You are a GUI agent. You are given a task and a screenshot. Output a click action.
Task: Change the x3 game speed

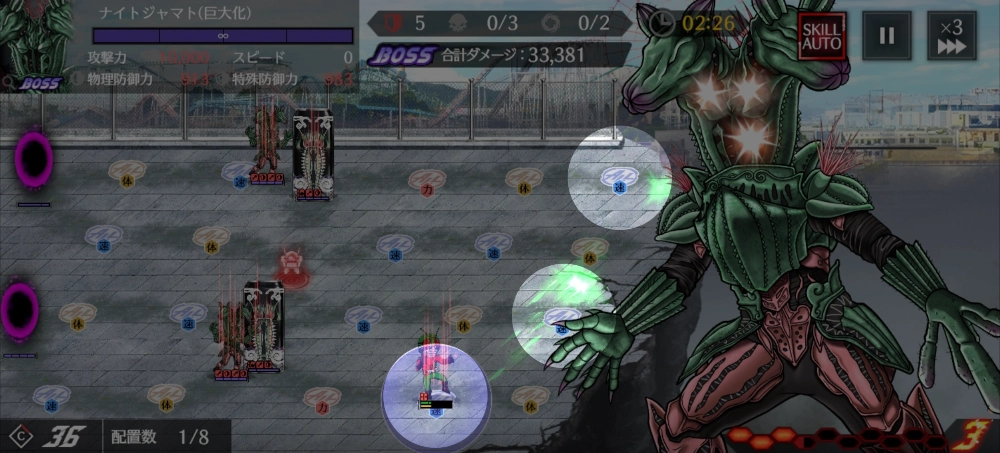[952, 36]
